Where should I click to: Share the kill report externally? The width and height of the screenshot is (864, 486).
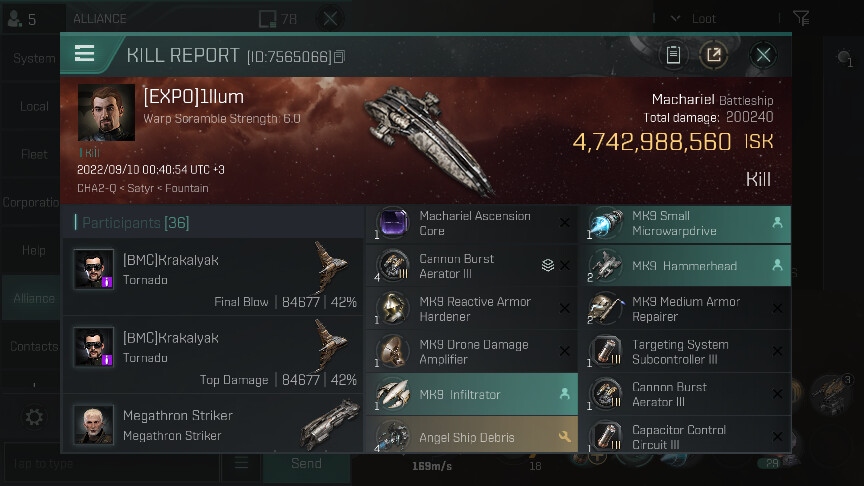click(x=713, y=55)
